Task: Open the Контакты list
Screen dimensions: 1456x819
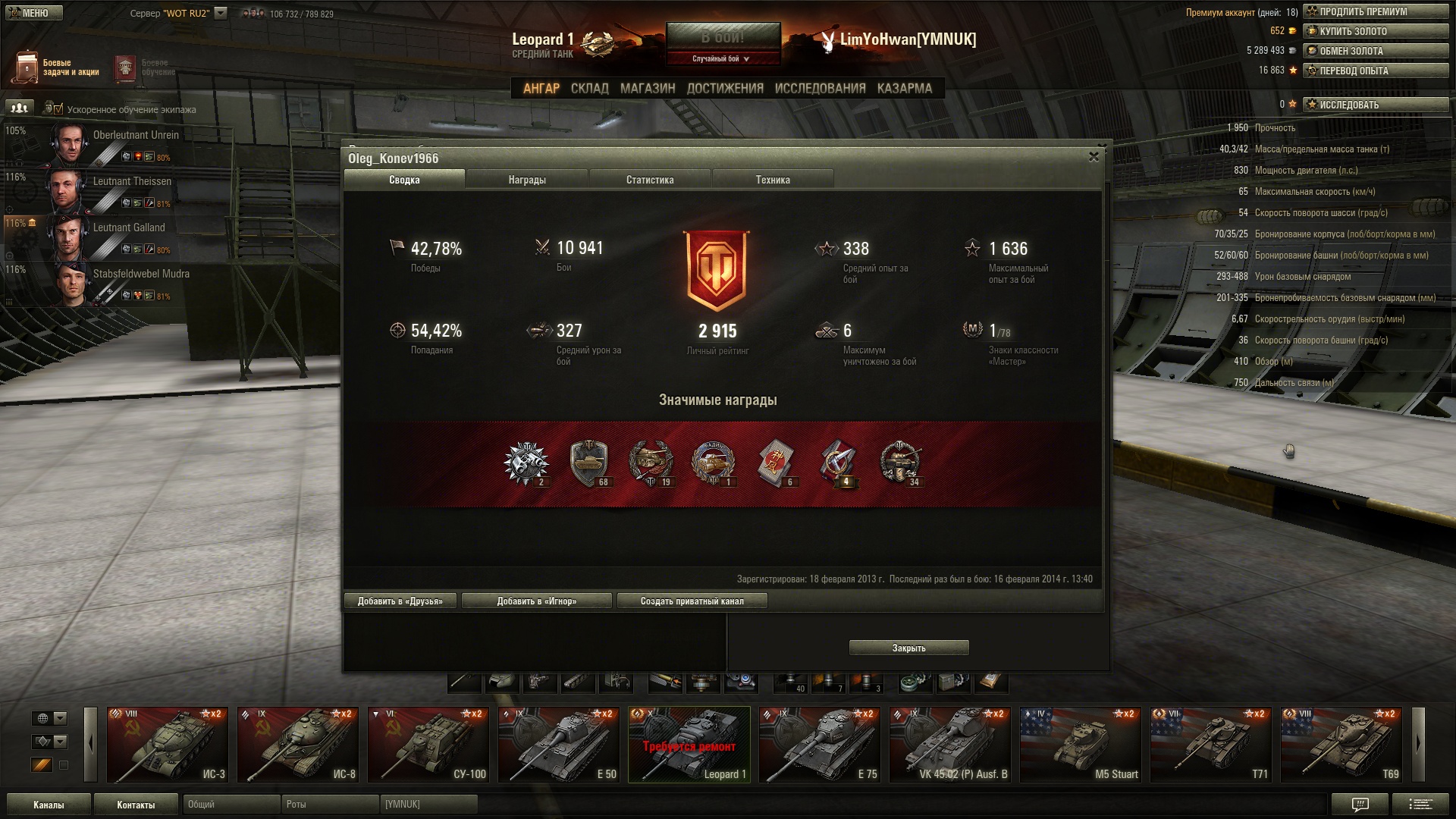Action: 136,805
